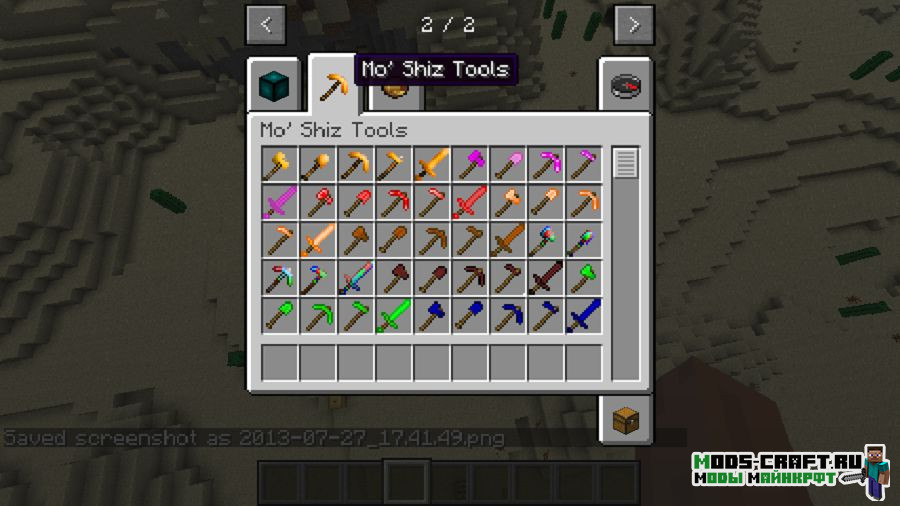The width and height of the screenshot is (900, 506).
Task: Pick the blue shovel
Action: click(x=470, y=316)
